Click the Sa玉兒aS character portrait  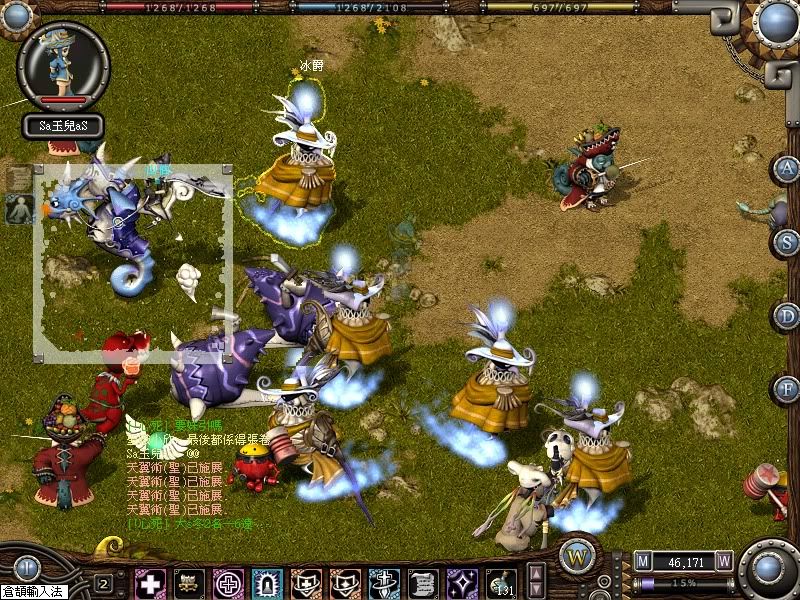pyautogui.click(x=63, y=62)
